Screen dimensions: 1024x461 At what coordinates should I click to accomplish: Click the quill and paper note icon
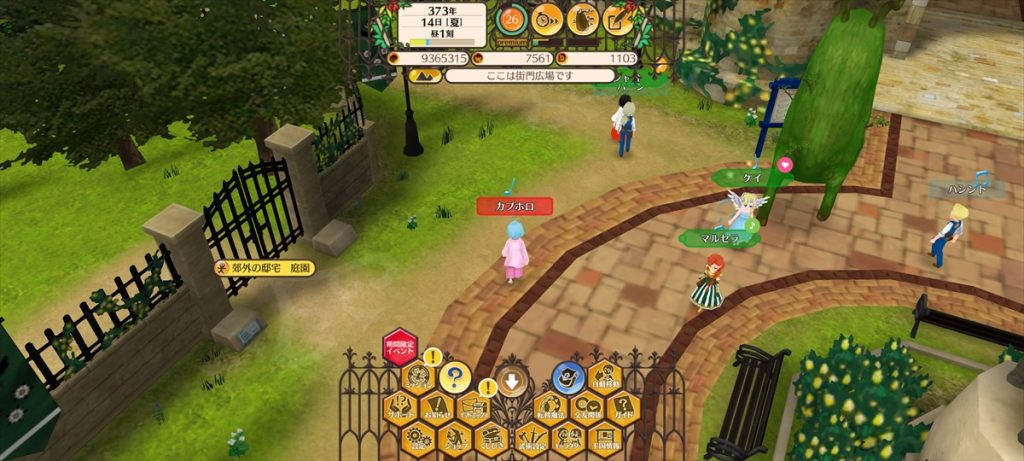[x=619, y=17]
